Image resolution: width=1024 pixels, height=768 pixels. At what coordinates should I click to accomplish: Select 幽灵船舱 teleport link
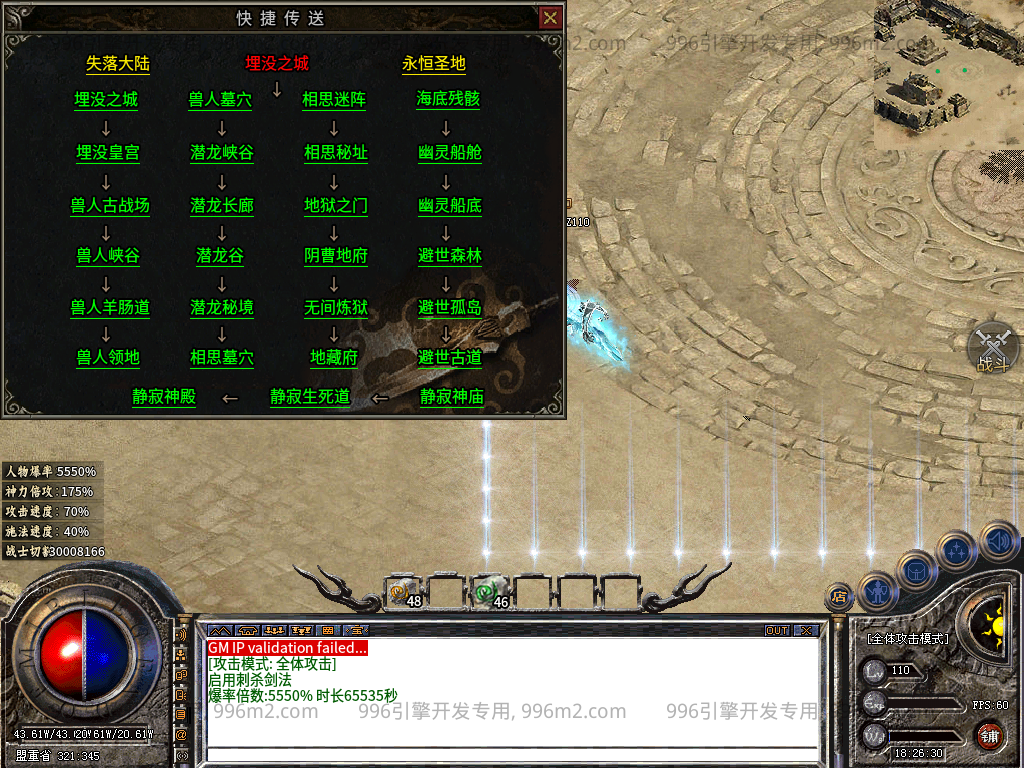point(450,153)
